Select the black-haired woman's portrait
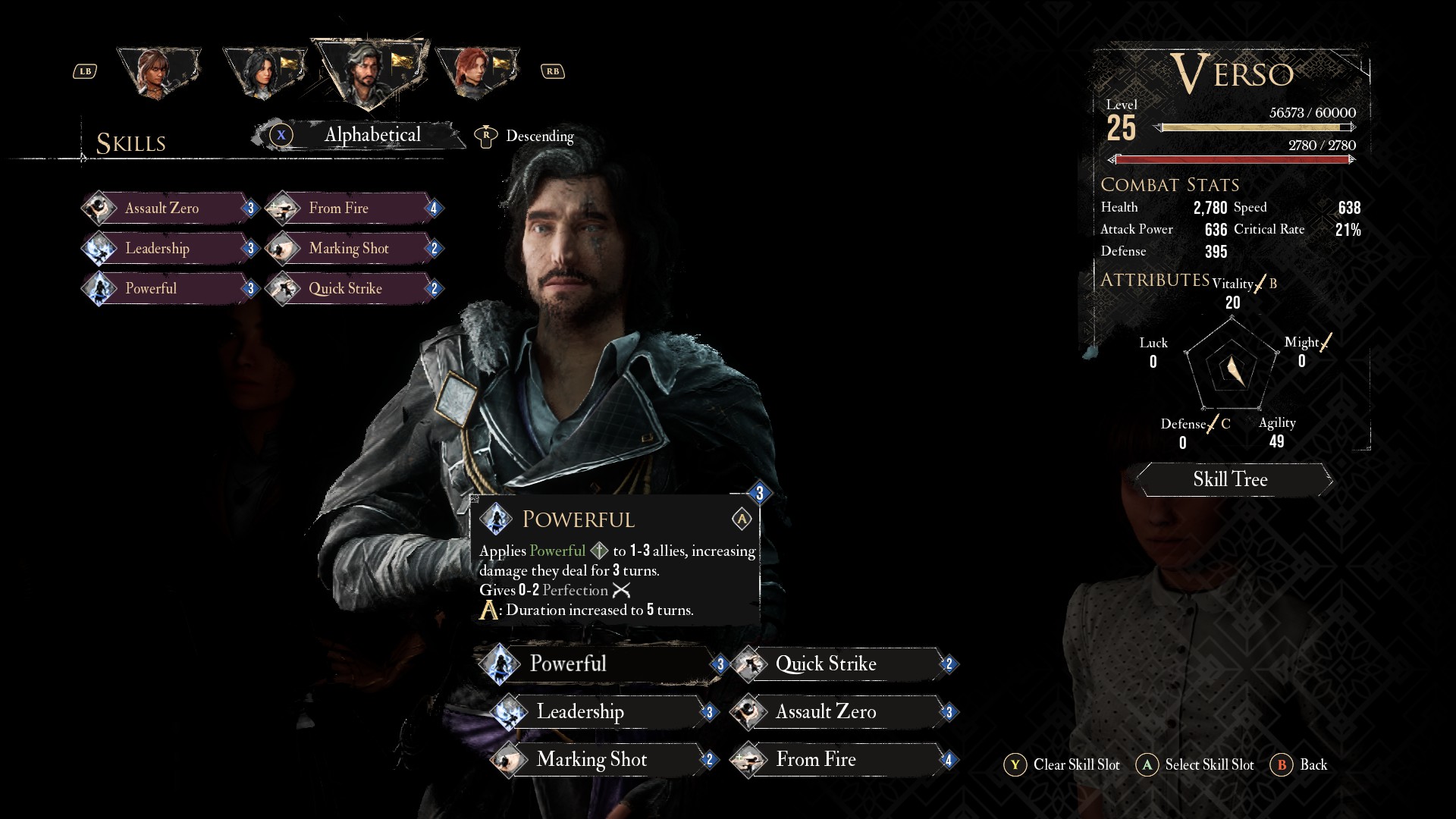This screenshot has height=819, width=1456. tap(263, 73)
